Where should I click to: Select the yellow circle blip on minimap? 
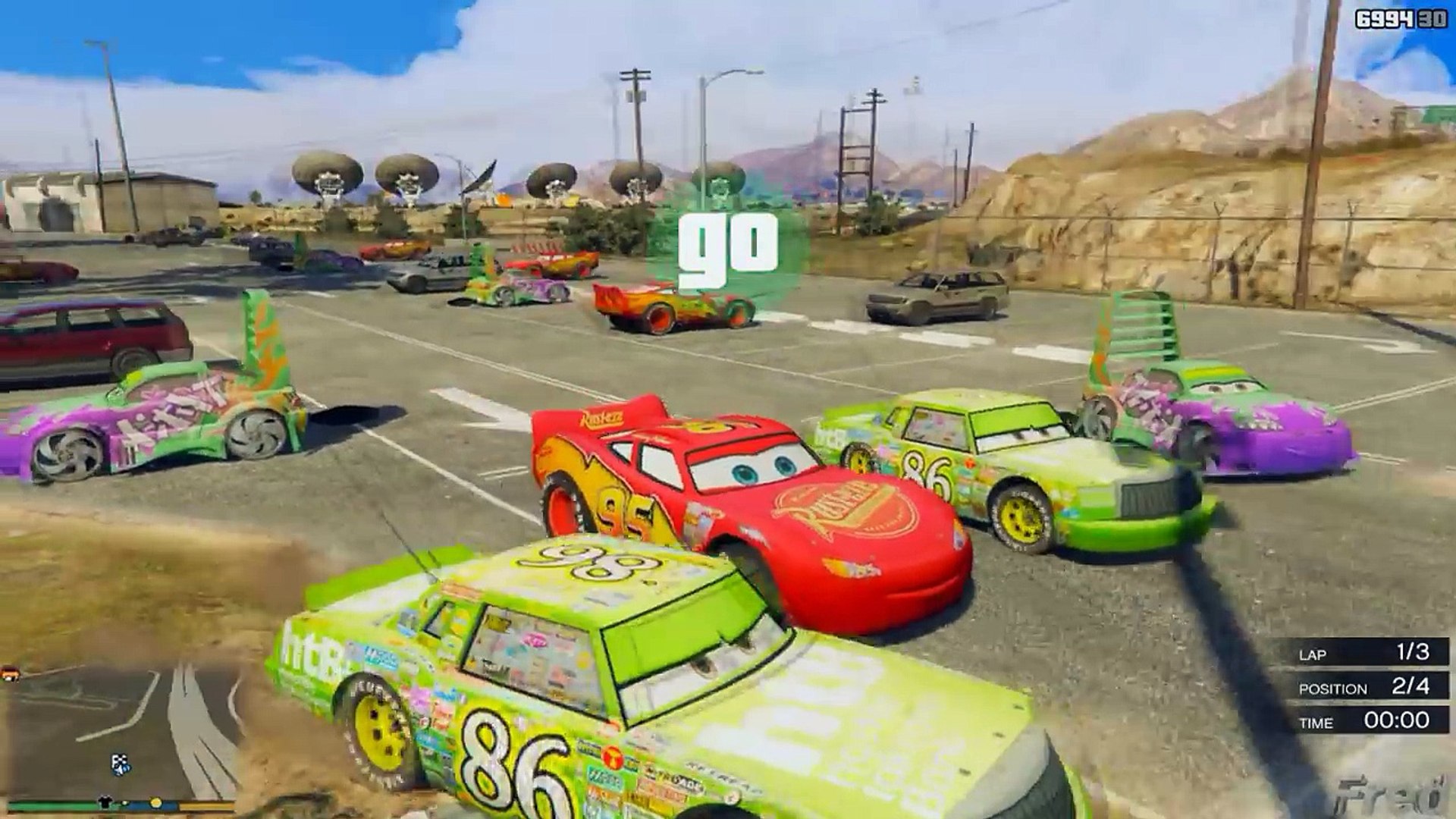click(x=156, y=802)
